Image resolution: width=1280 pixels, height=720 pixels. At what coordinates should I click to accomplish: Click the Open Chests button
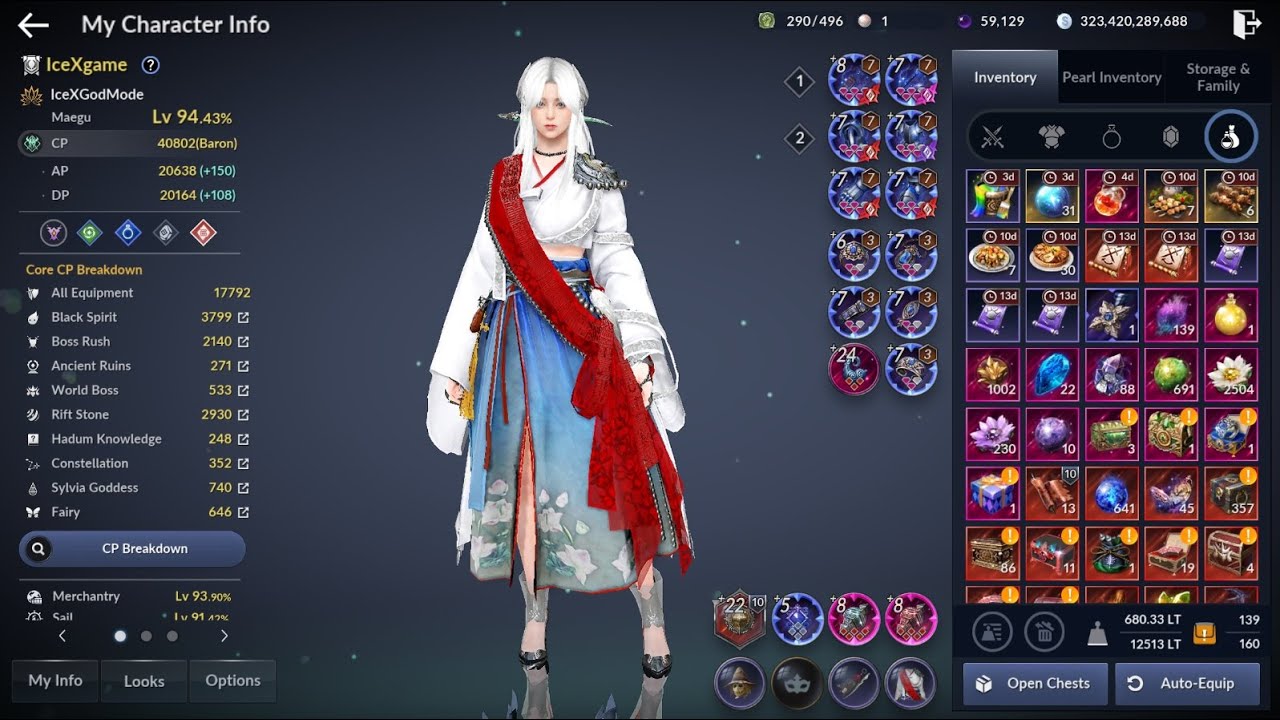point(1035,684)
